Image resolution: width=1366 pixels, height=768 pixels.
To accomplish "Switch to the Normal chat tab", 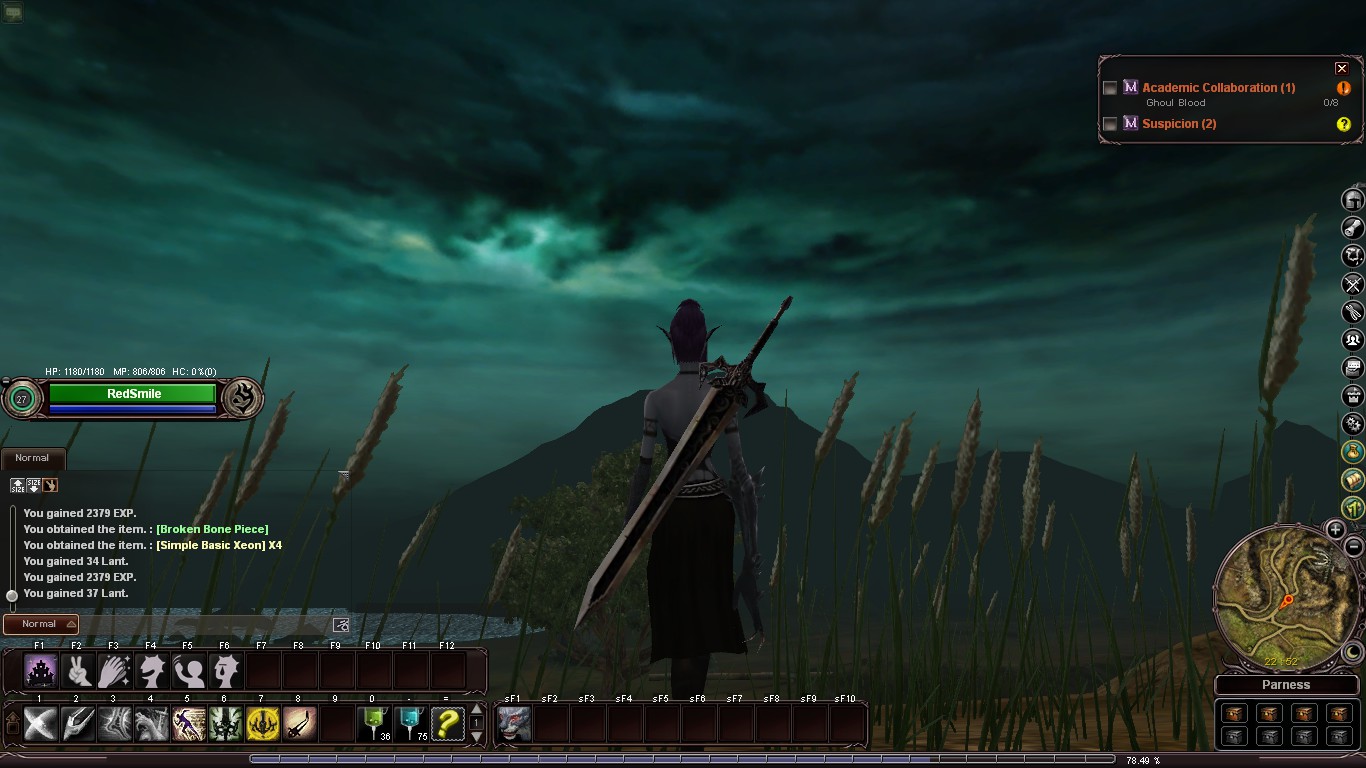I will (33, 457).
